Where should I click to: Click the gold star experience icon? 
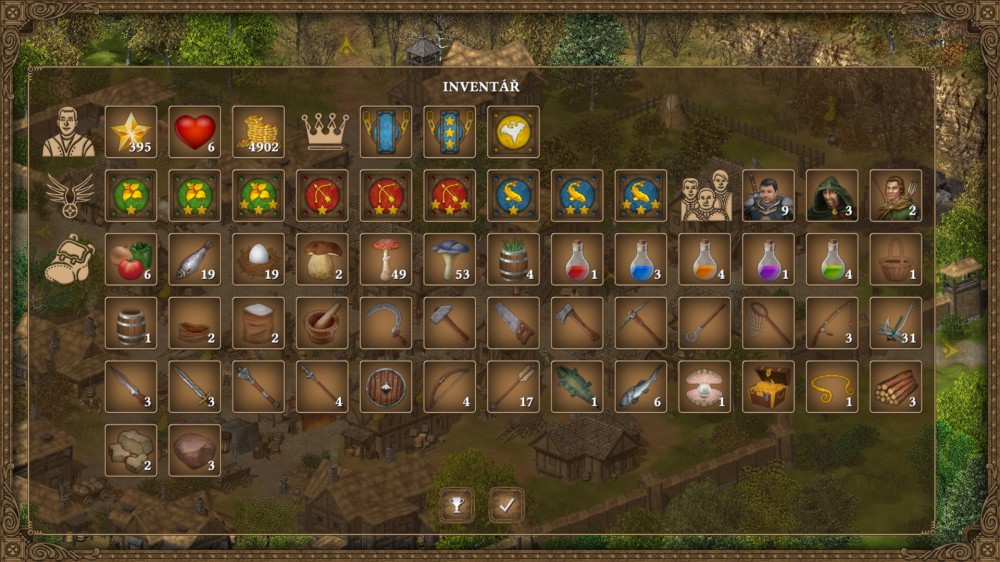click(131, 132)
